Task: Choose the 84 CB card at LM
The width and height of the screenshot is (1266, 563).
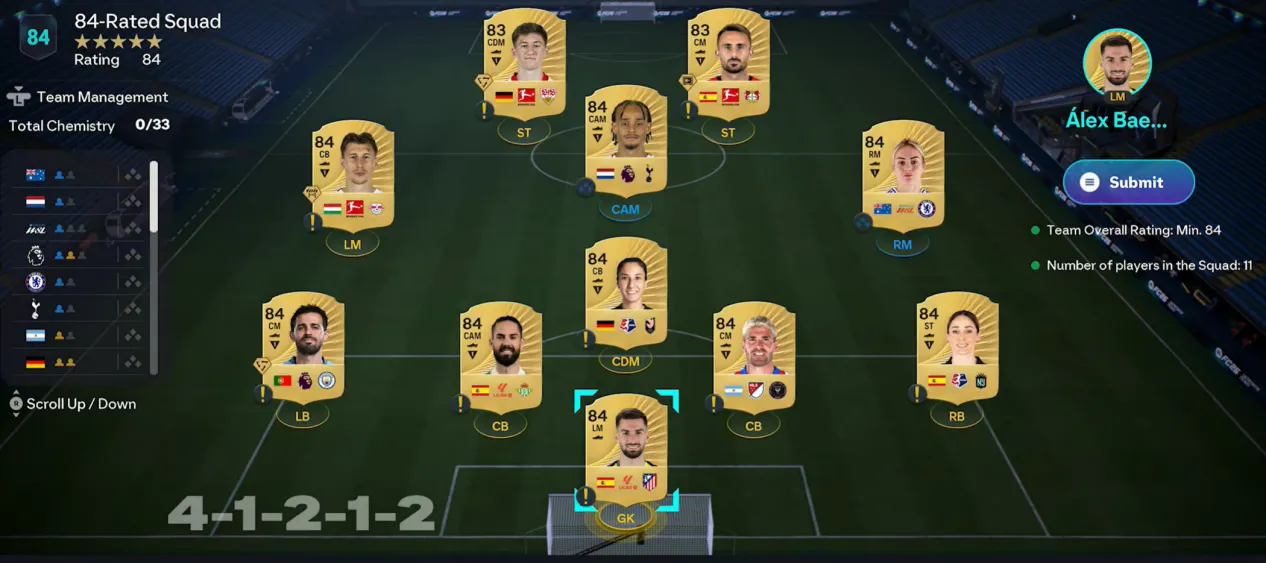Action: point(352,174)
